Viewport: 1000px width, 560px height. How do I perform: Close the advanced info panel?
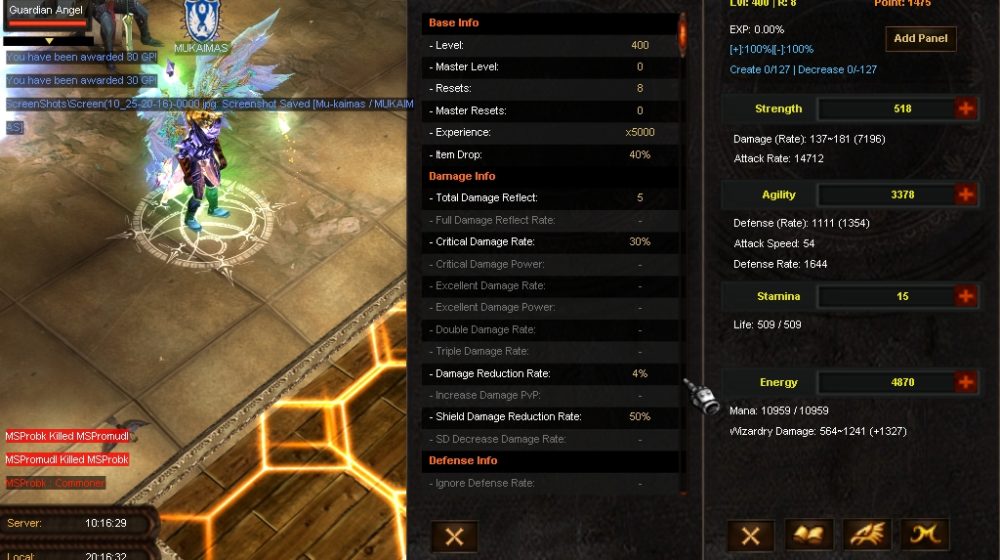click(454, 535)
